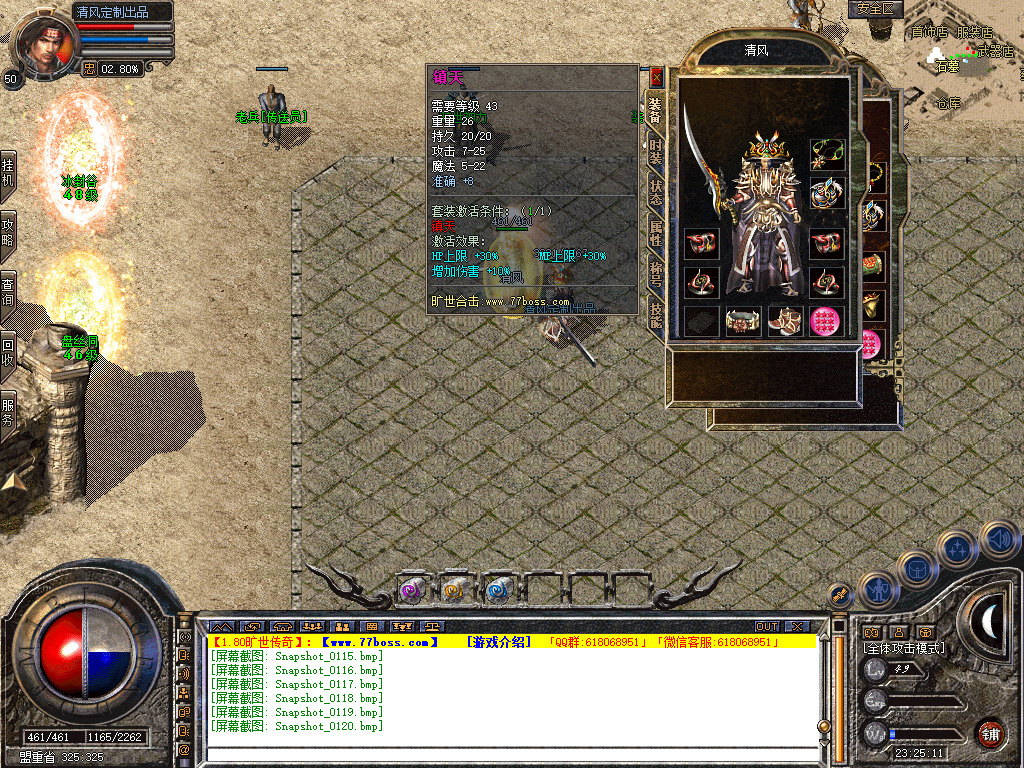
Task: Open the 技能 (skills) tab
Action: point(656,316)
